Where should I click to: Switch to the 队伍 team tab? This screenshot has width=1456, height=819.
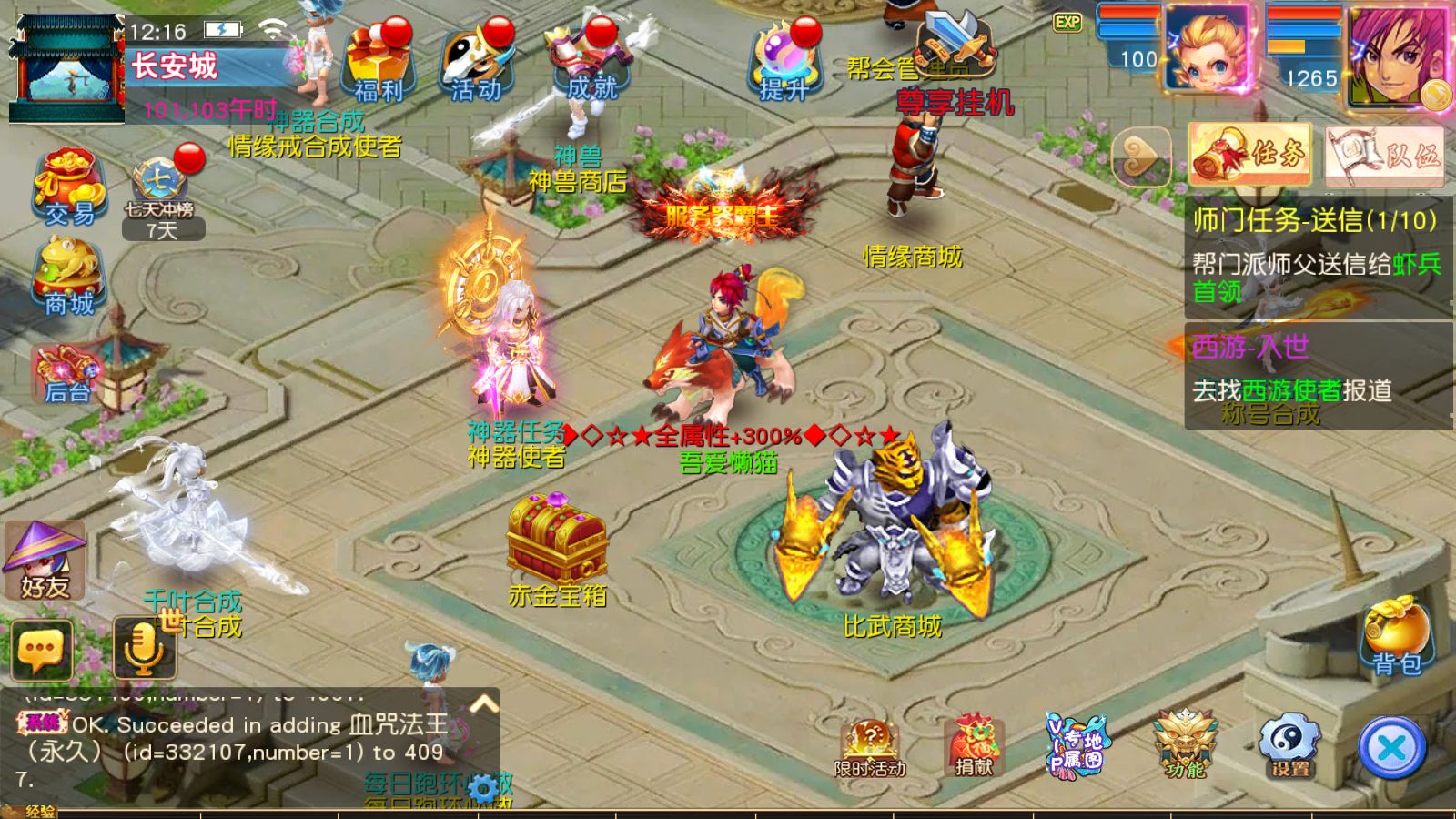click(x=1384, y=156)
